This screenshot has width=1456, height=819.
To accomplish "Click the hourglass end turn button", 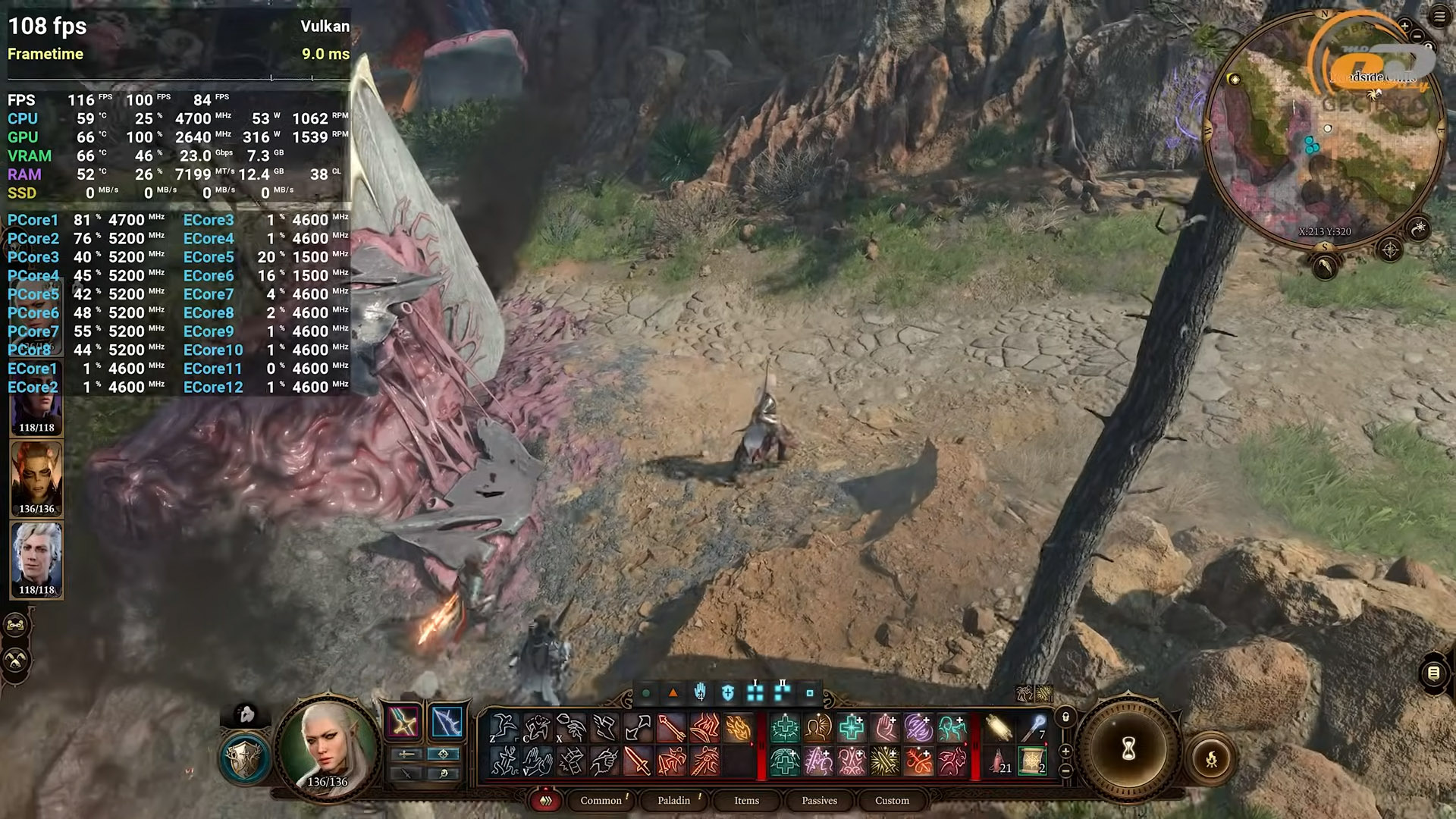I will (1128, 750).
